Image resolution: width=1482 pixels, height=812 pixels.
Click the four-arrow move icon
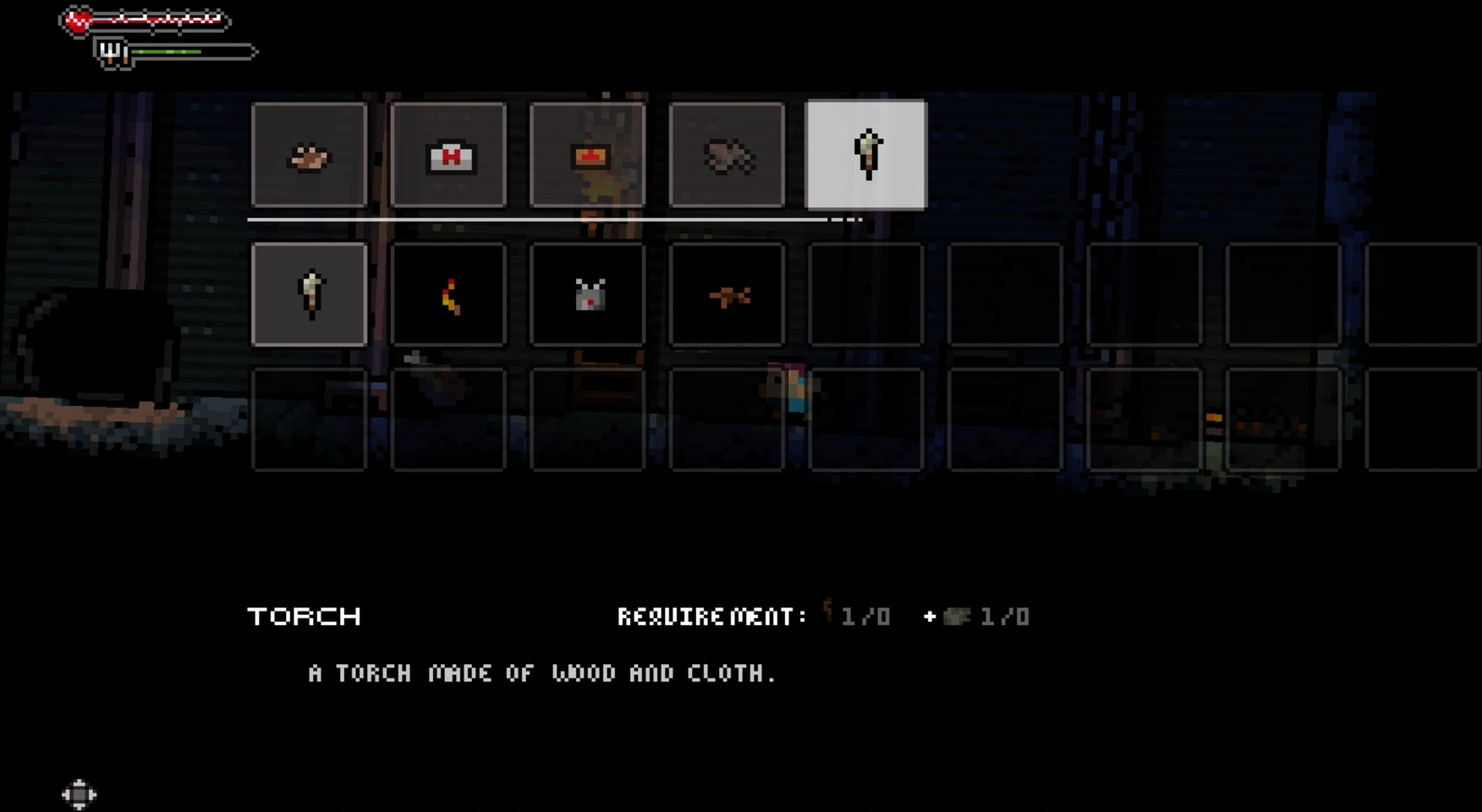coord(79,794)
